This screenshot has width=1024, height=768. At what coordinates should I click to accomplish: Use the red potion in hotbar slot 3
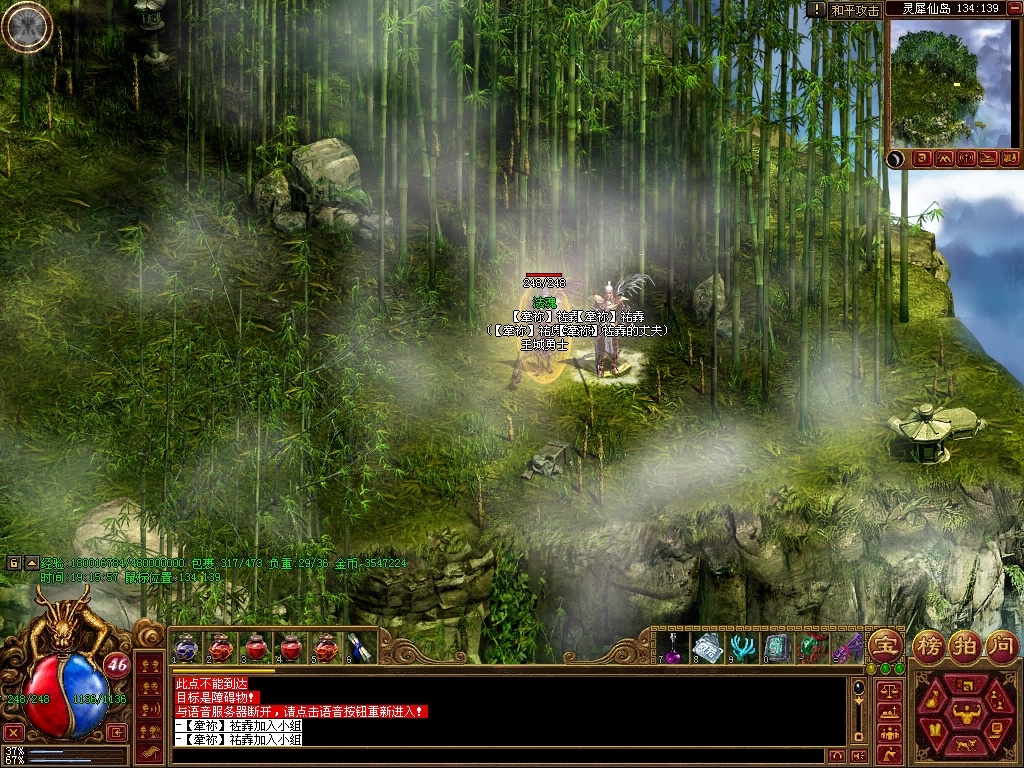pyautogui.click(x=256, y=647)
